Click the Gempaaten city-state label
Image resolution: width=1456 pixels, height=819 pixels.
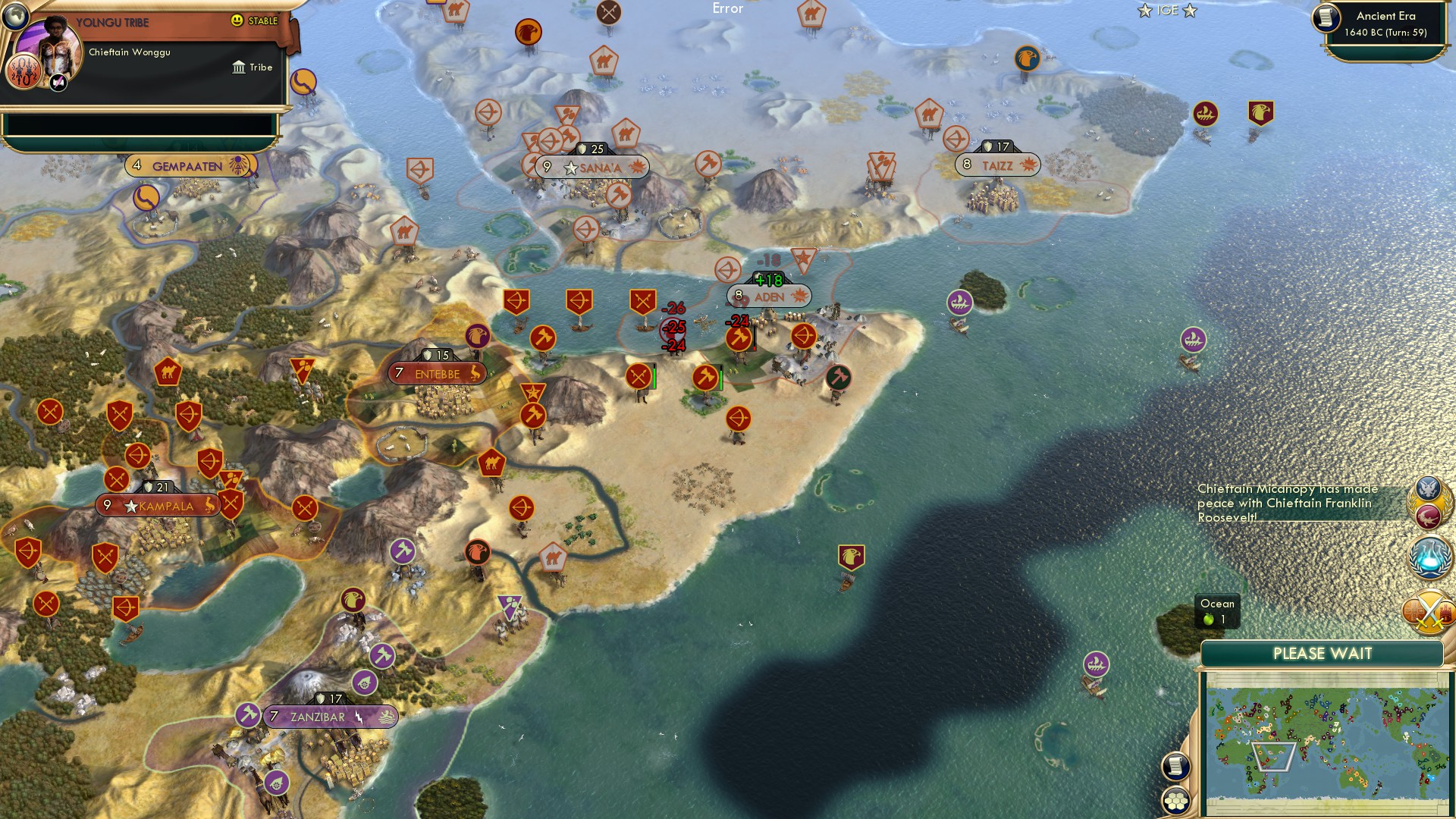tap(184, 164)
